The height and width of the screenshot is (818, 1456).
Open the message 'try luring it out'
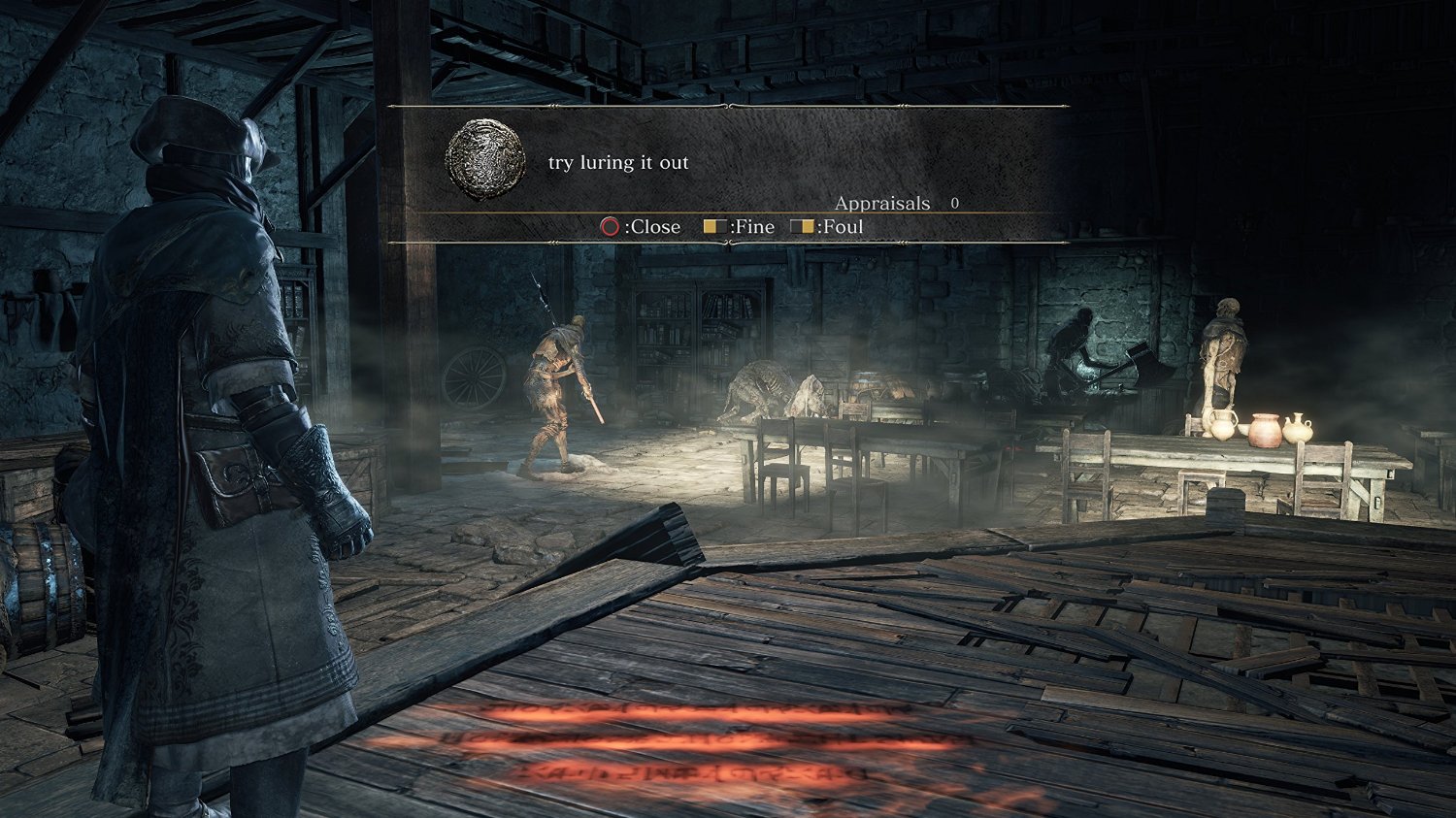tap(618, 162)
